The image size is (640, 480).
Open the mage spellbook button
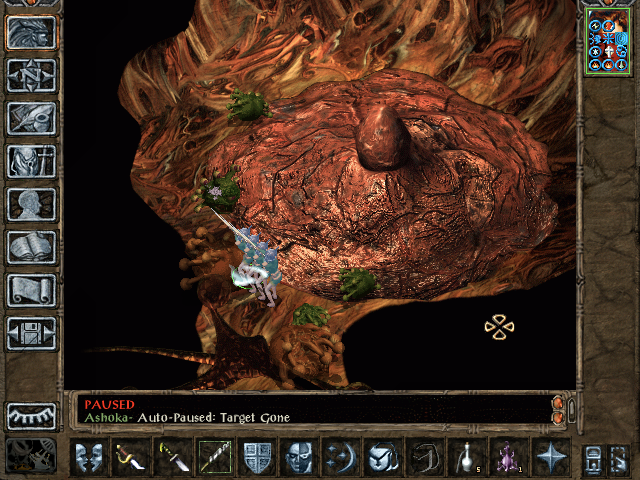pyautogui.click(x=31, y=247)
